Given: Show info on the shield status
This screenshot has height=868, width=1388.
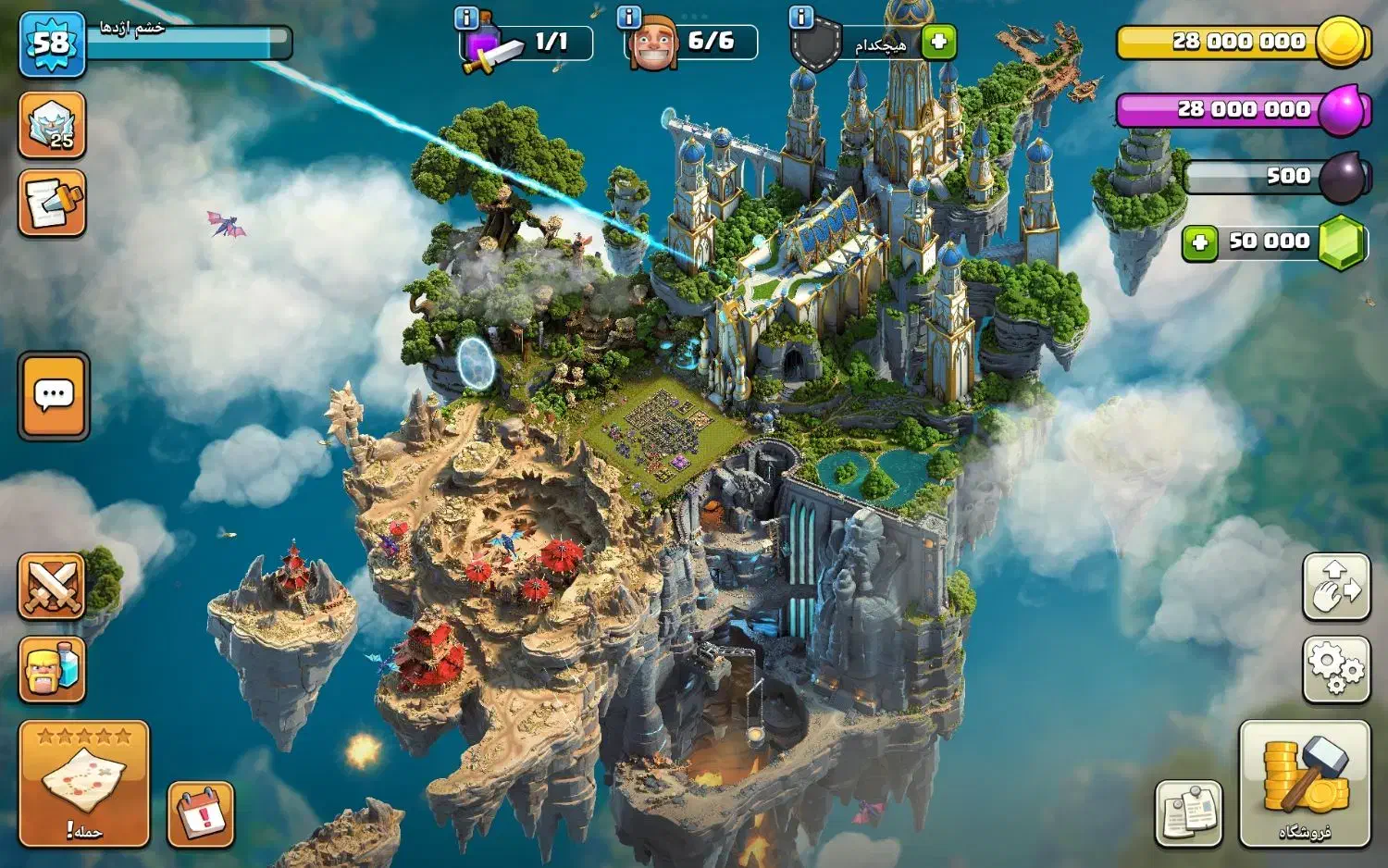Looking at the screenshot, I should tap(800, 17).
